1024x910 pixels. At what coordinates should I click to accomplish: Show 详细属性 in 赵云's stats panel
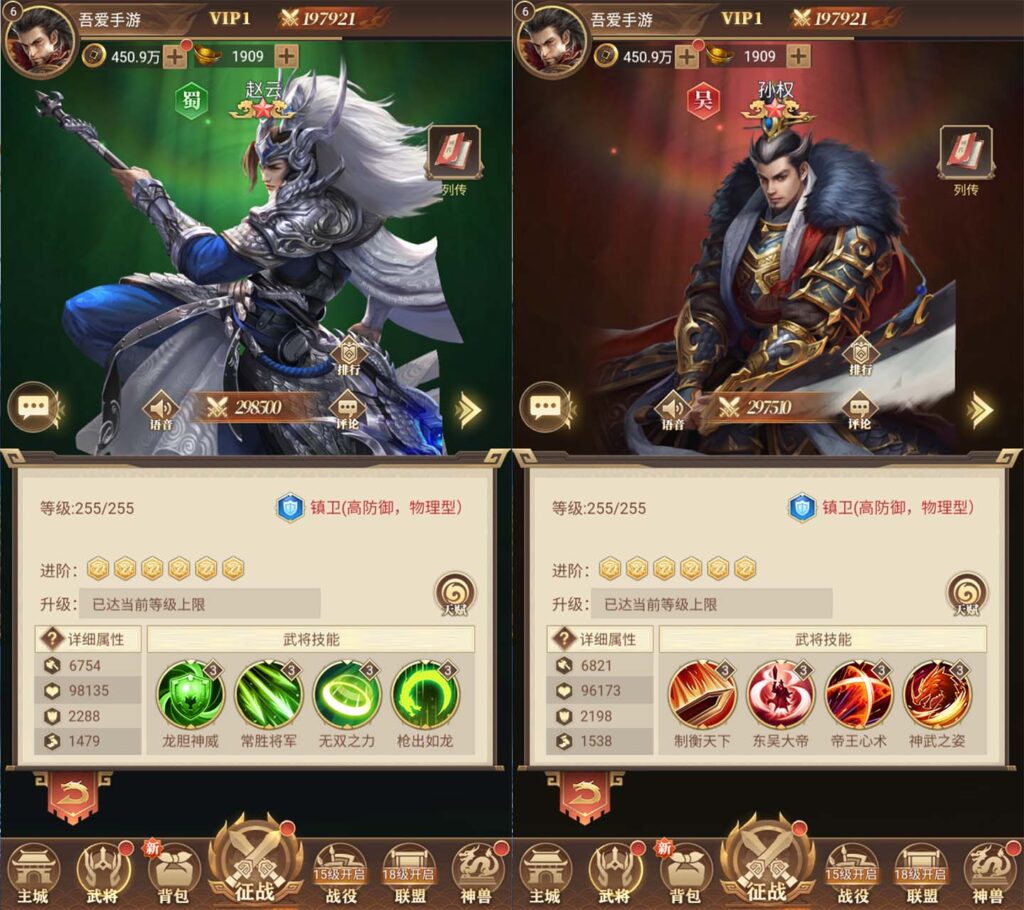89,639
